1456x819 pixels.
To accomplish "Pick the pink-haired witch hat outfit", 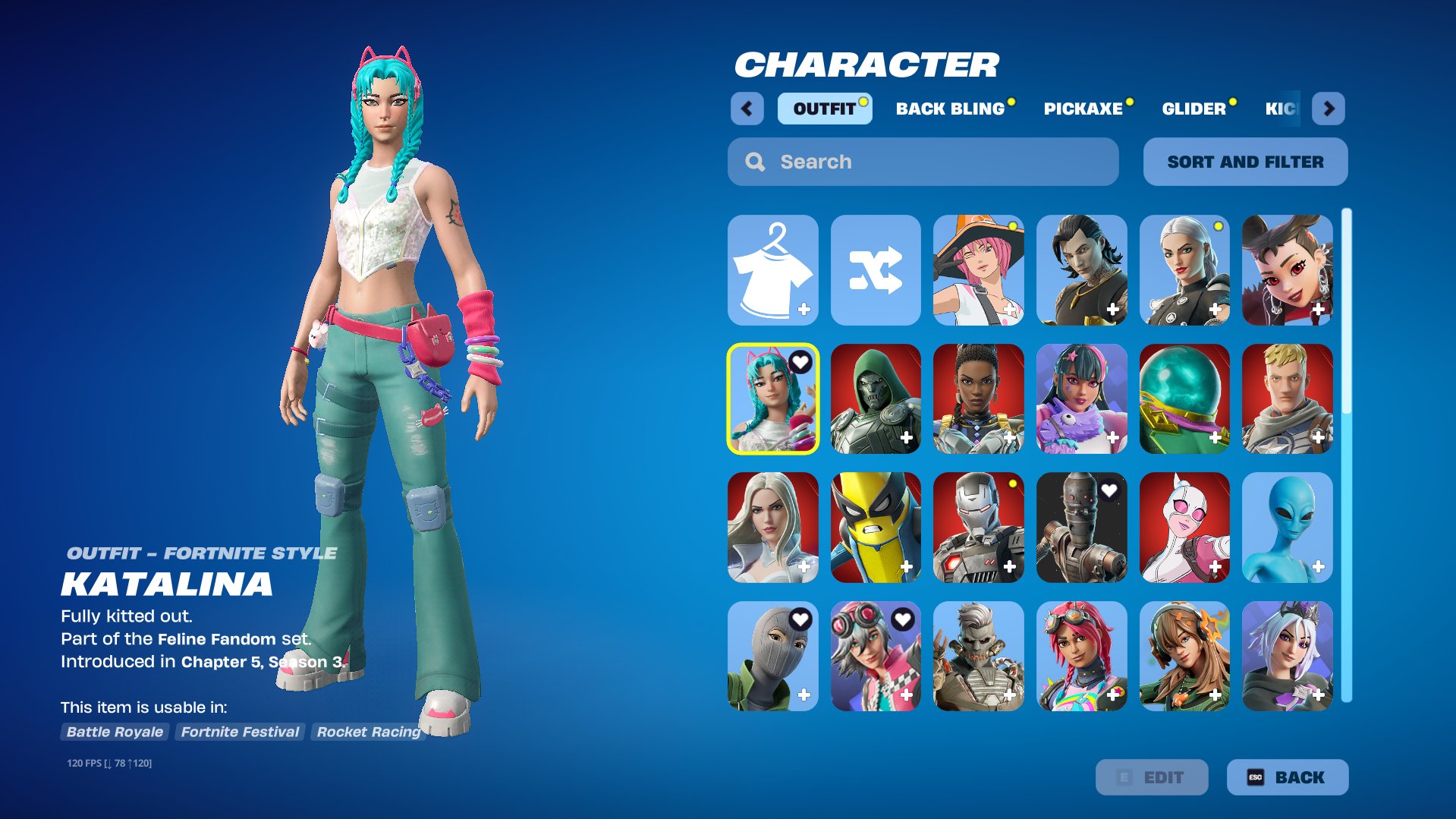I will click(978, 270).
